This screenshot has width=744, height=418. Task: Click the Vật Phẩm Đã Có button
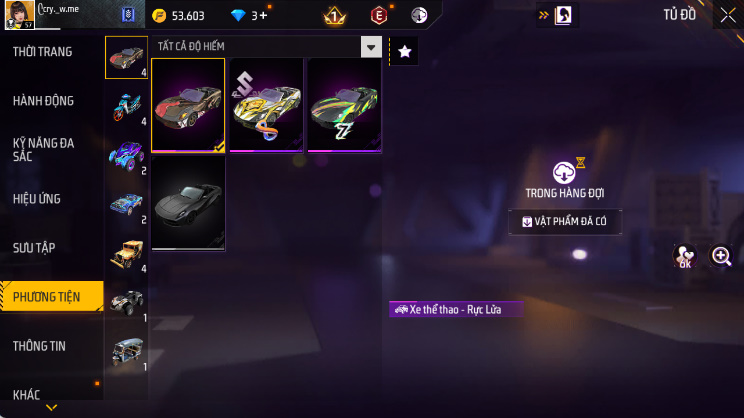564,221
